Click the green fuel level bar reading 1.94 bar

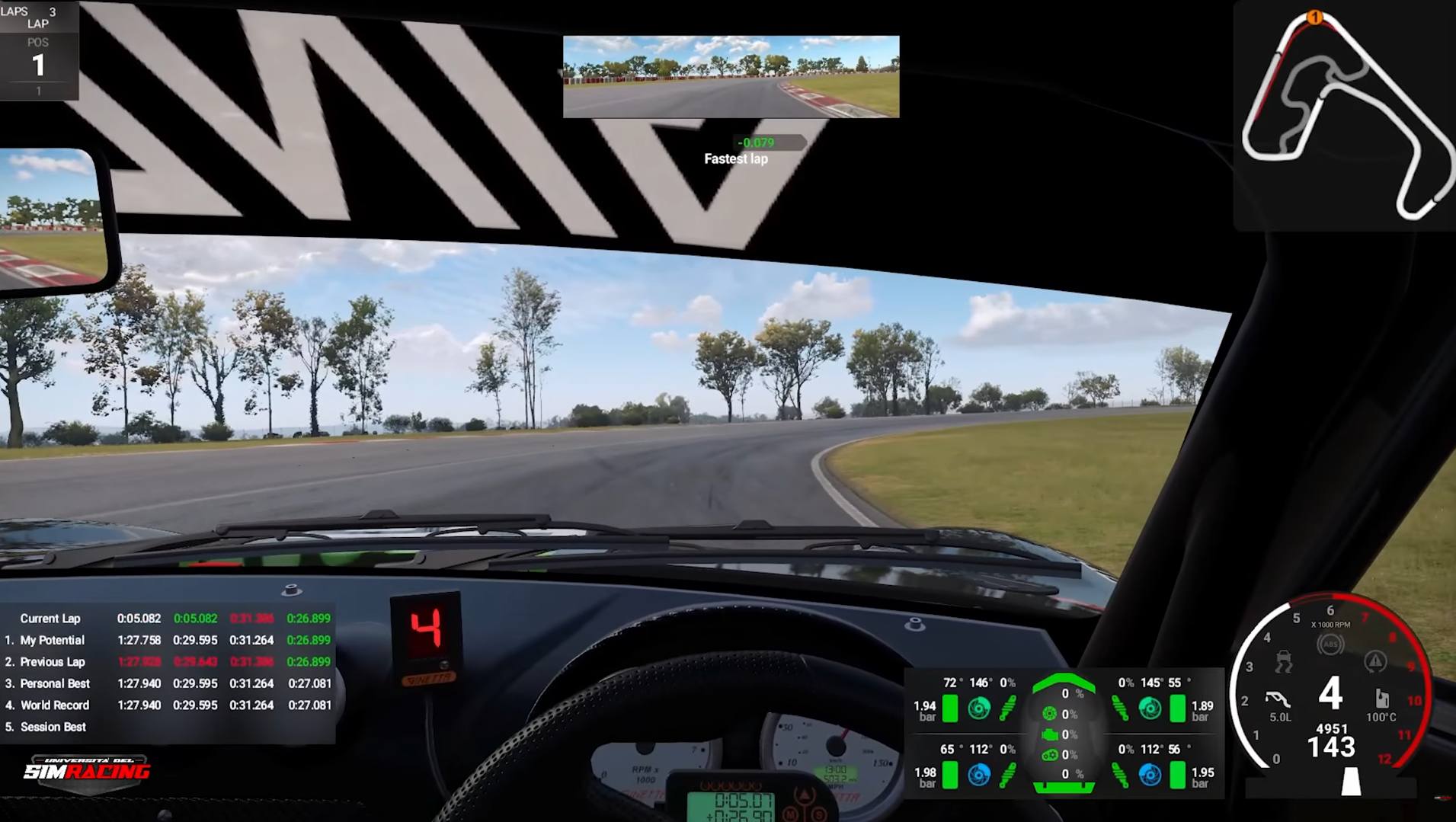click(950, 708)
